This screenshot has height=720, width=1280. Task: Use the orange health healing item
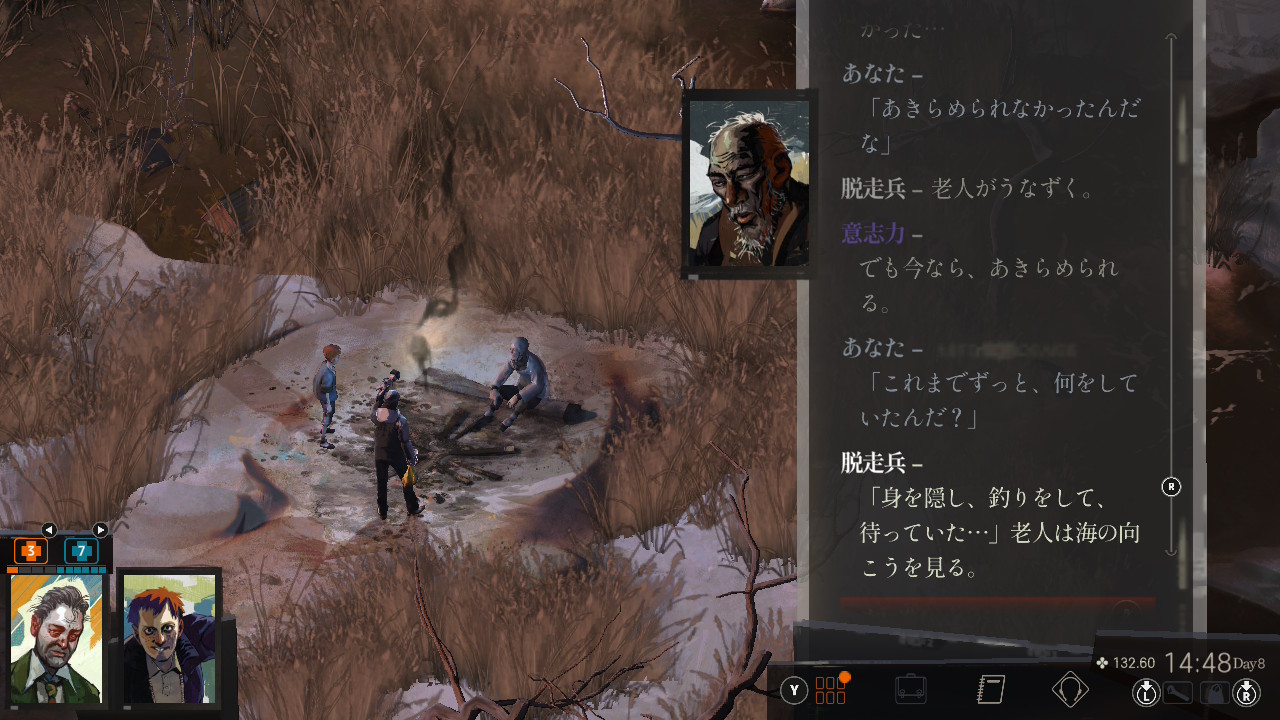pyautogui.click(x=31, y=551)
